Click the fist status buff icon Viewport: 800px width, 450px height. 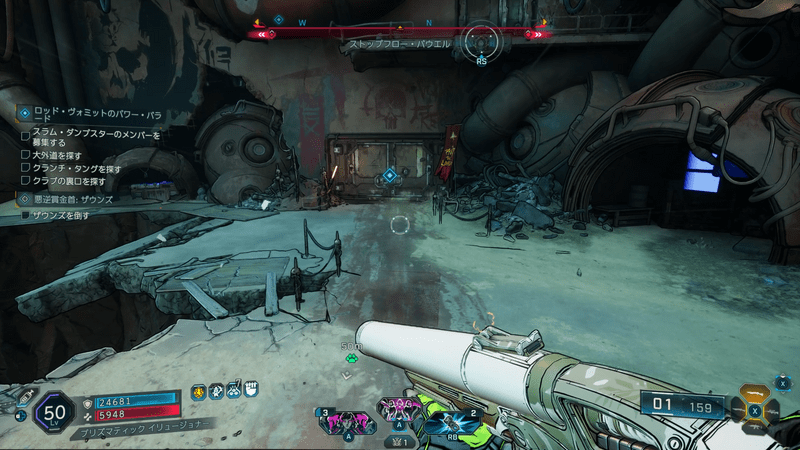tap(251, 389)
